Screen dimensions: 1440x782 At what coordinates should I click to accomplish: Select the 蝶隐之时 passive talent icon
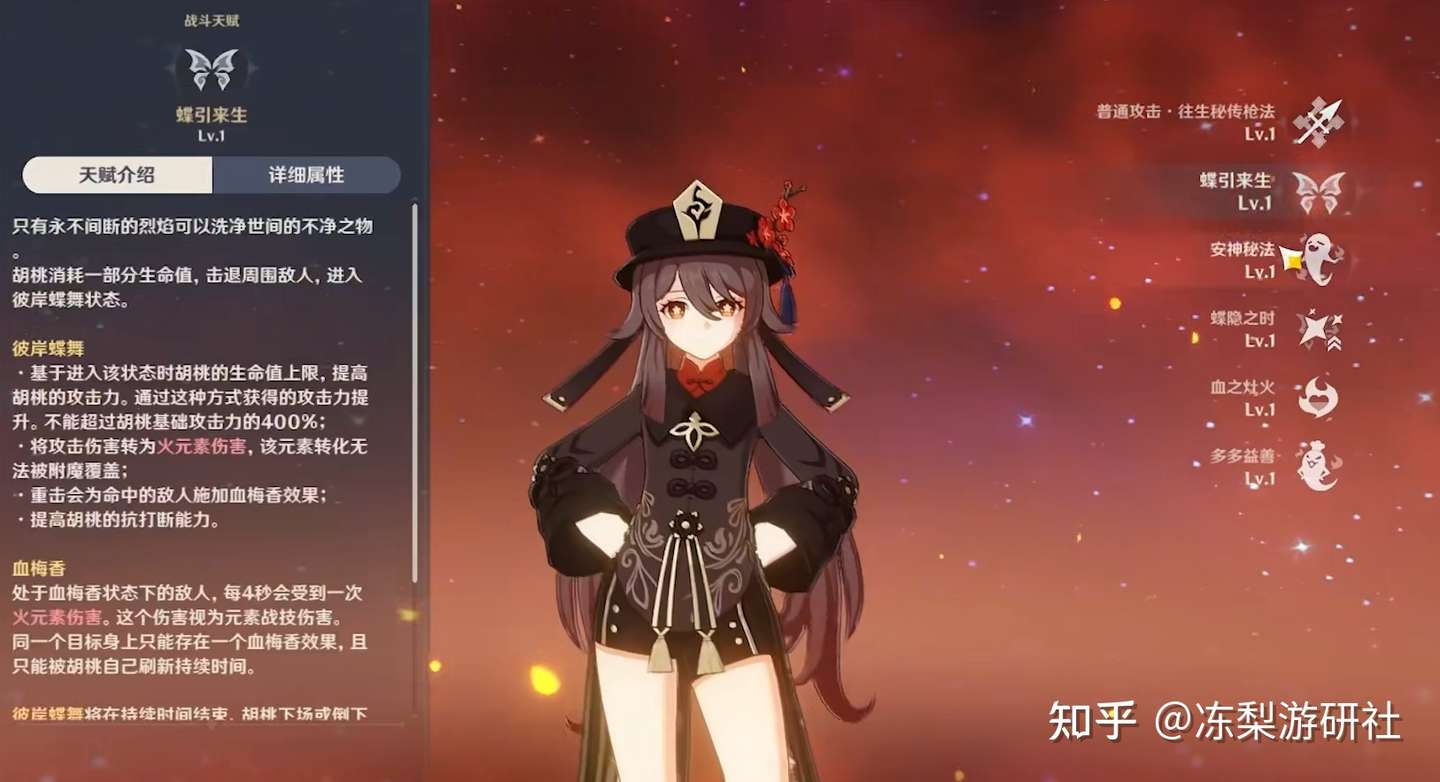pyautogui.click(x=1318, y=327)
